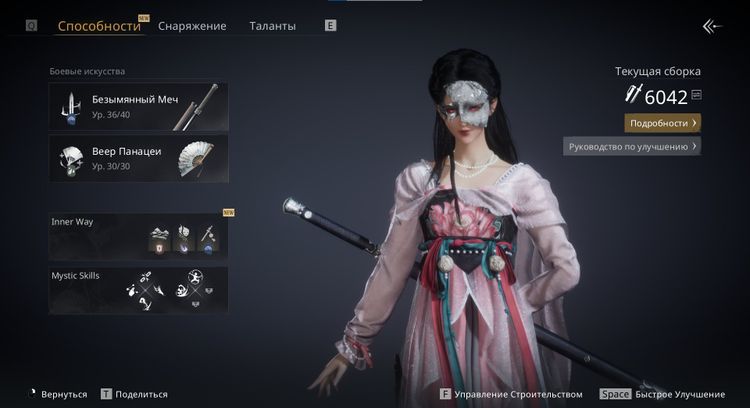Image resolution: width=750 pixels, height=408 pixels.
Task: Switch to the Таланты tab
Action: (272, 26)
